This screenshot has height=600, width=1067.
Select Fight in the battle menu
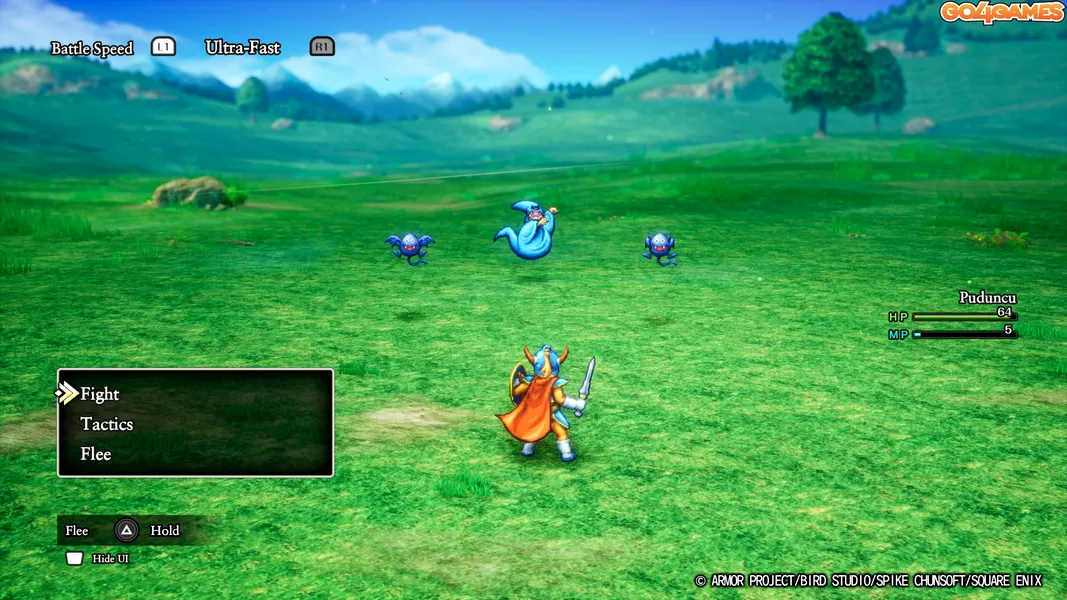point(100,394)
